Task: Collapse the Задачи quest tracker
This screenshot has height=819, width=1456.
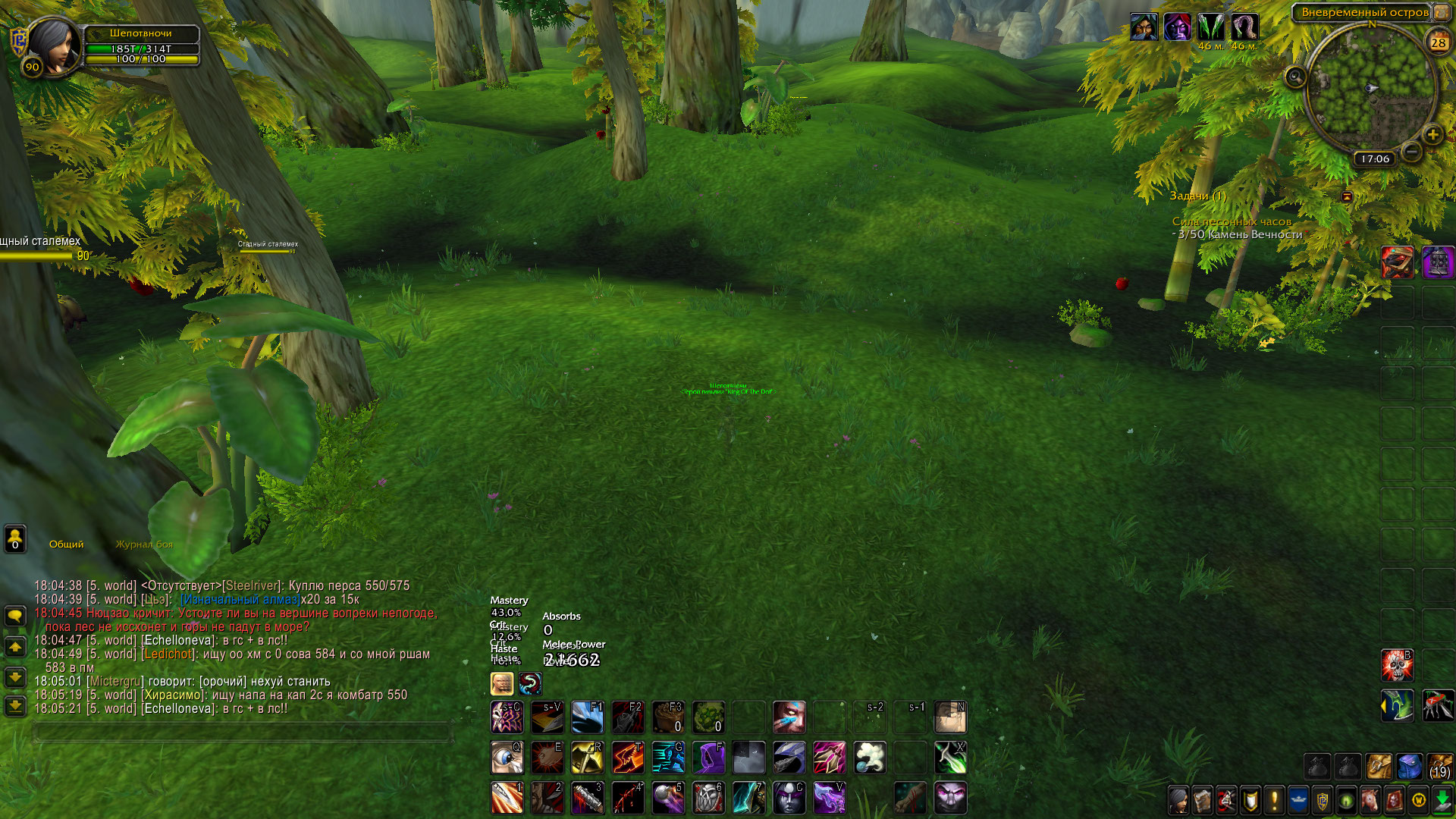Action: [x=1347, y=196]
